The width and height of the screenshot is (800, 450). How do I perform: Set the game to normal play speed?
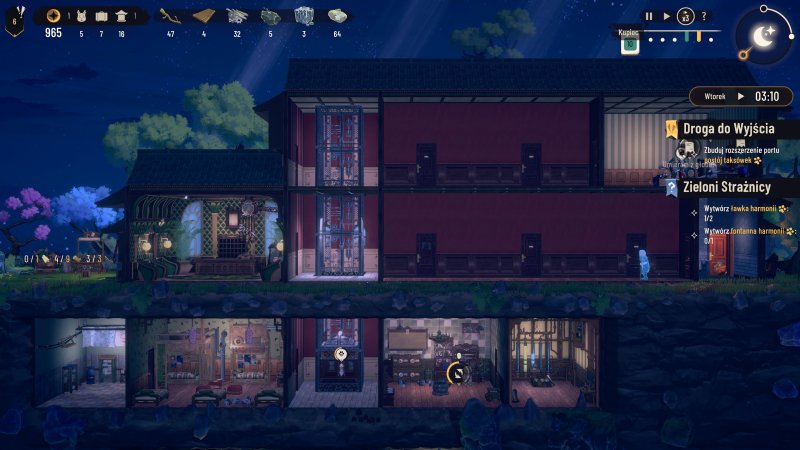coord(667,16)
